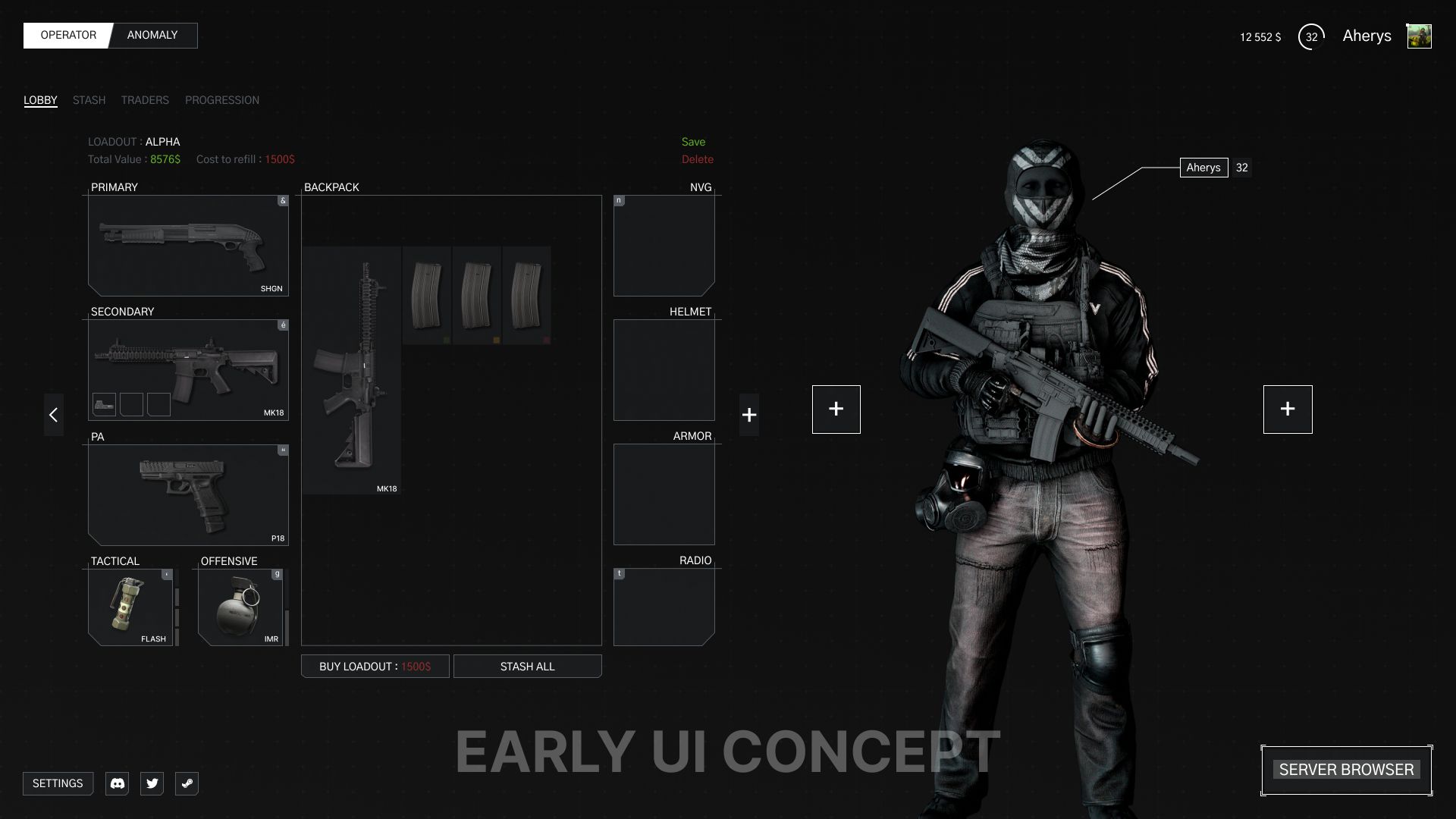Viewport: 1456px width, 819px height.
Task: Delete the current loadout
Action: pyautogui.click(x=697, y=159)
